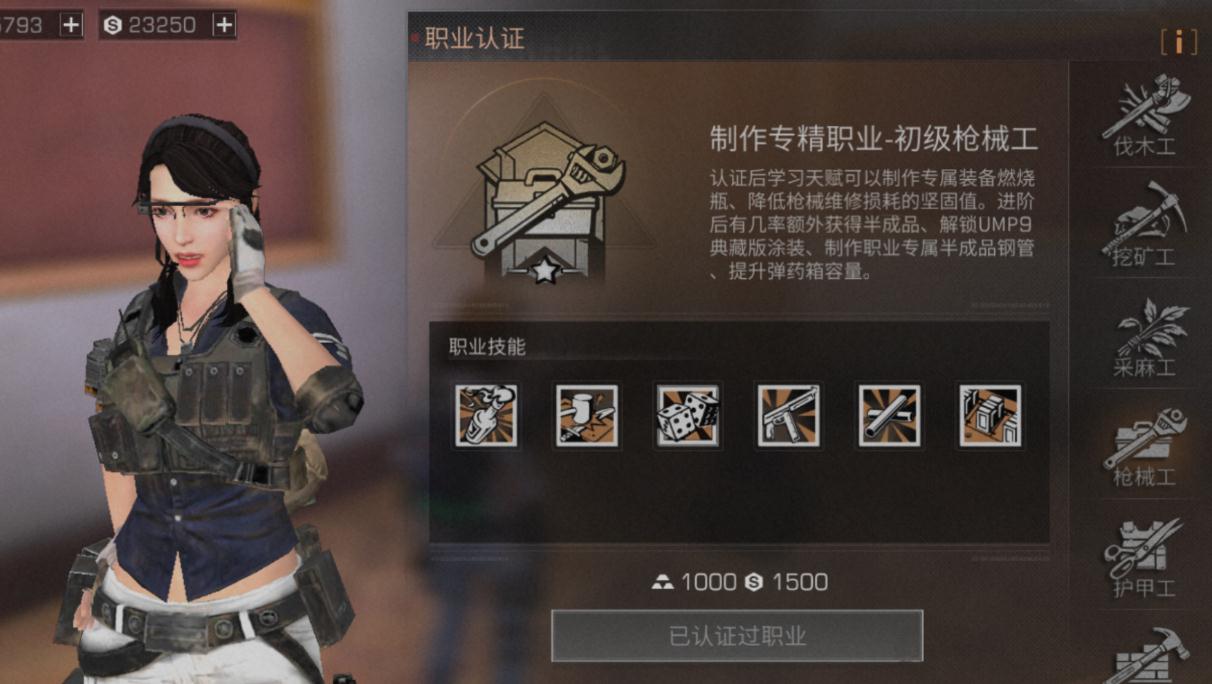1212x684 pixels.
Task: Open the 护甲工 profession tab
Action: pyautogui.click(x=1144, y=557)
